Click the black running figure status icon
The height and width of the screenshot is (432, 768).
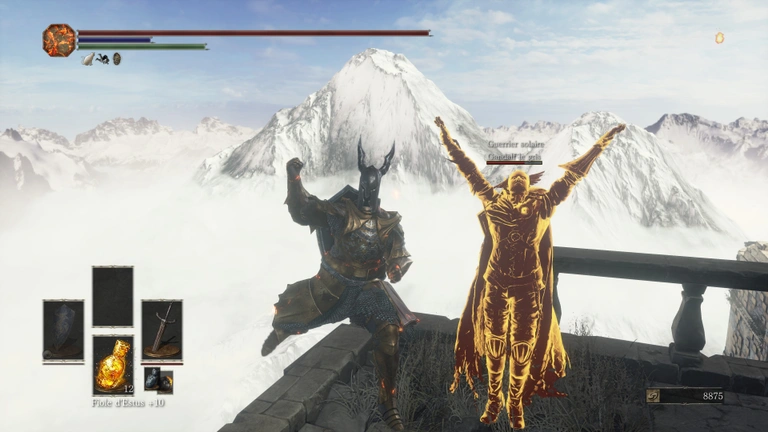point(103,59)
